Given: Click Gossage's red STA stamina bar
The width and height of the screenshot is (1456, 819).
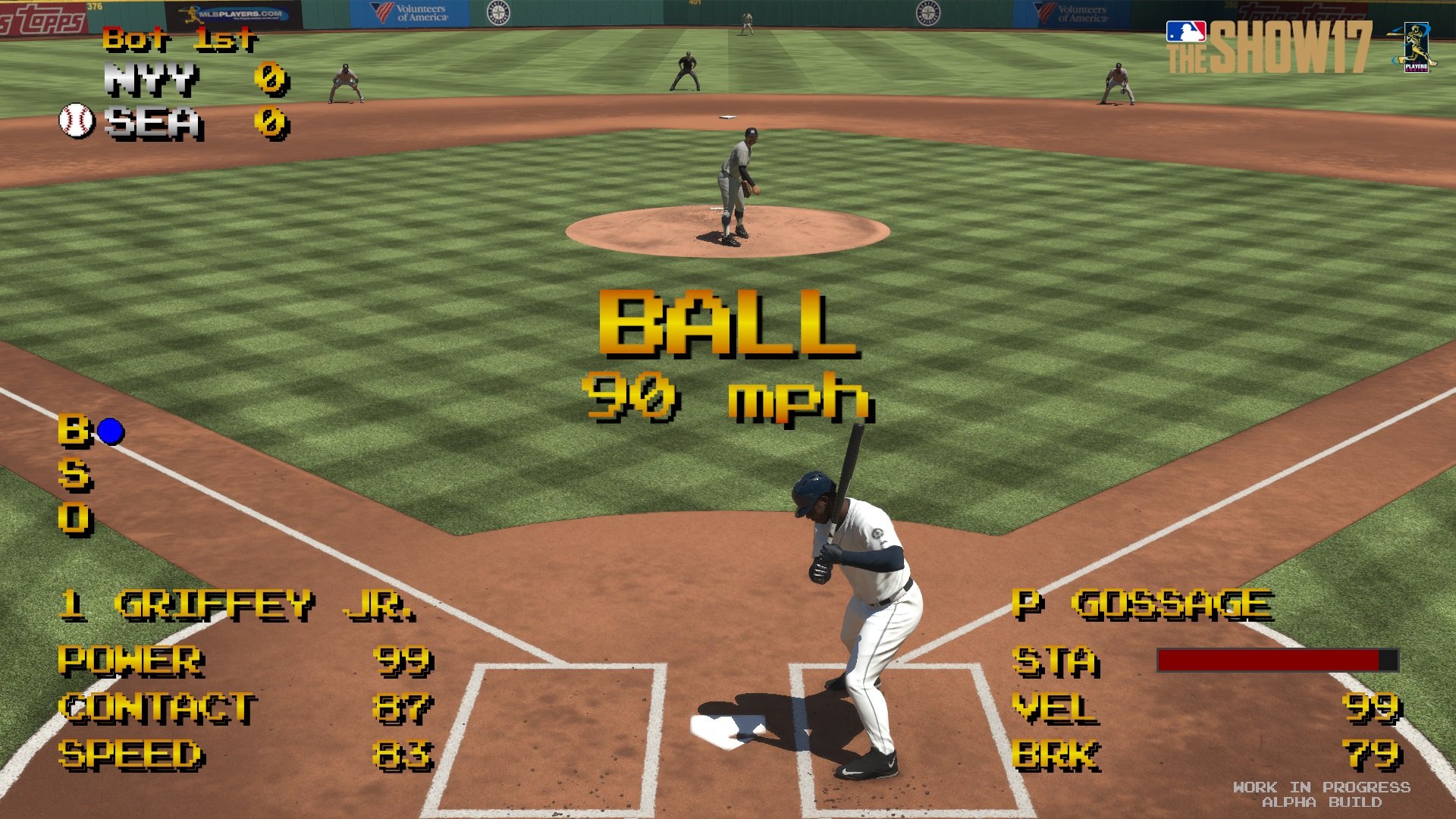Looking at the screenshot, I should 1266,661.
